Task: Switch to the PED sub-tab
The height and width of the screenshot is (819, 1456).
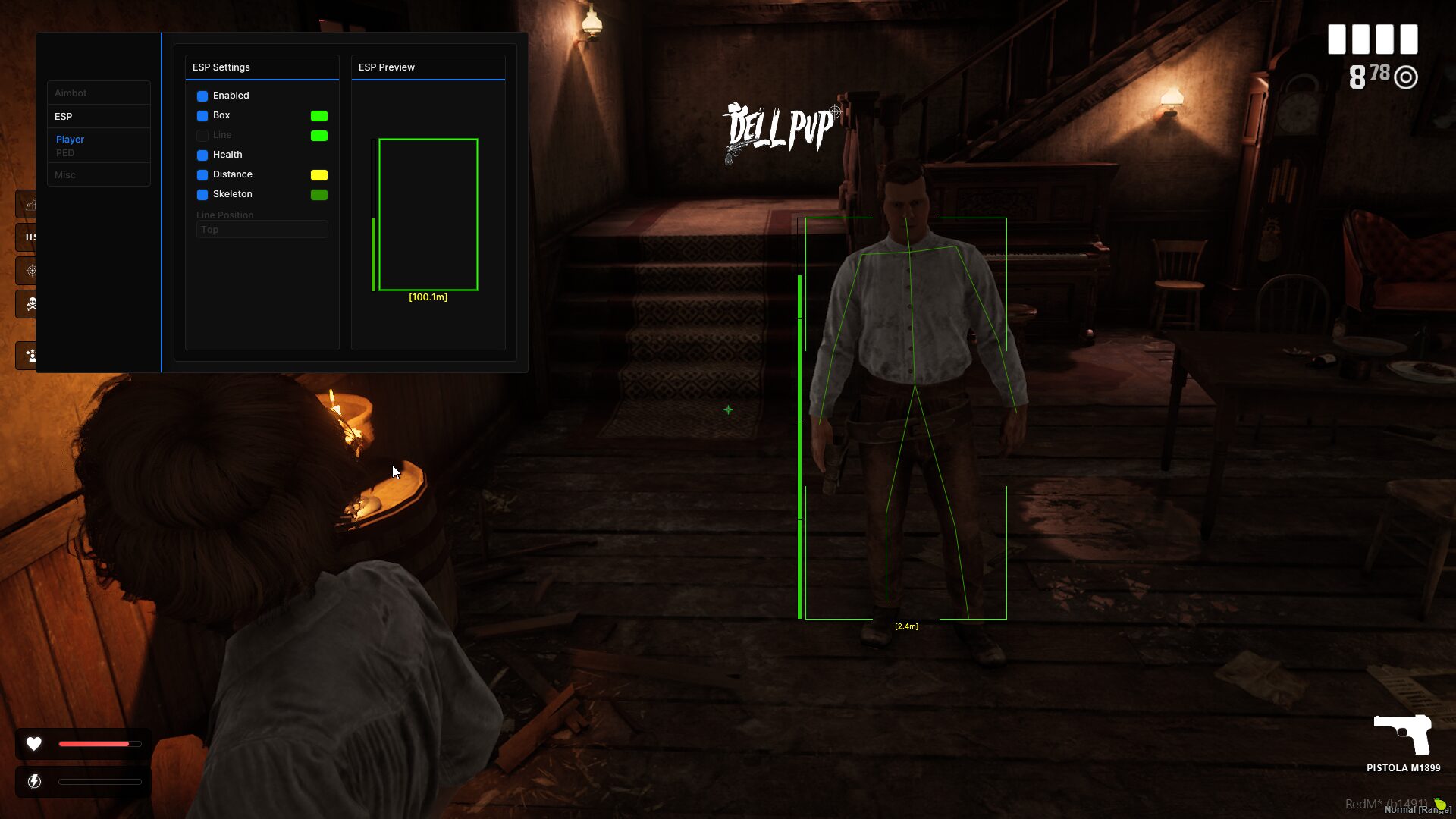Action: 65,153
